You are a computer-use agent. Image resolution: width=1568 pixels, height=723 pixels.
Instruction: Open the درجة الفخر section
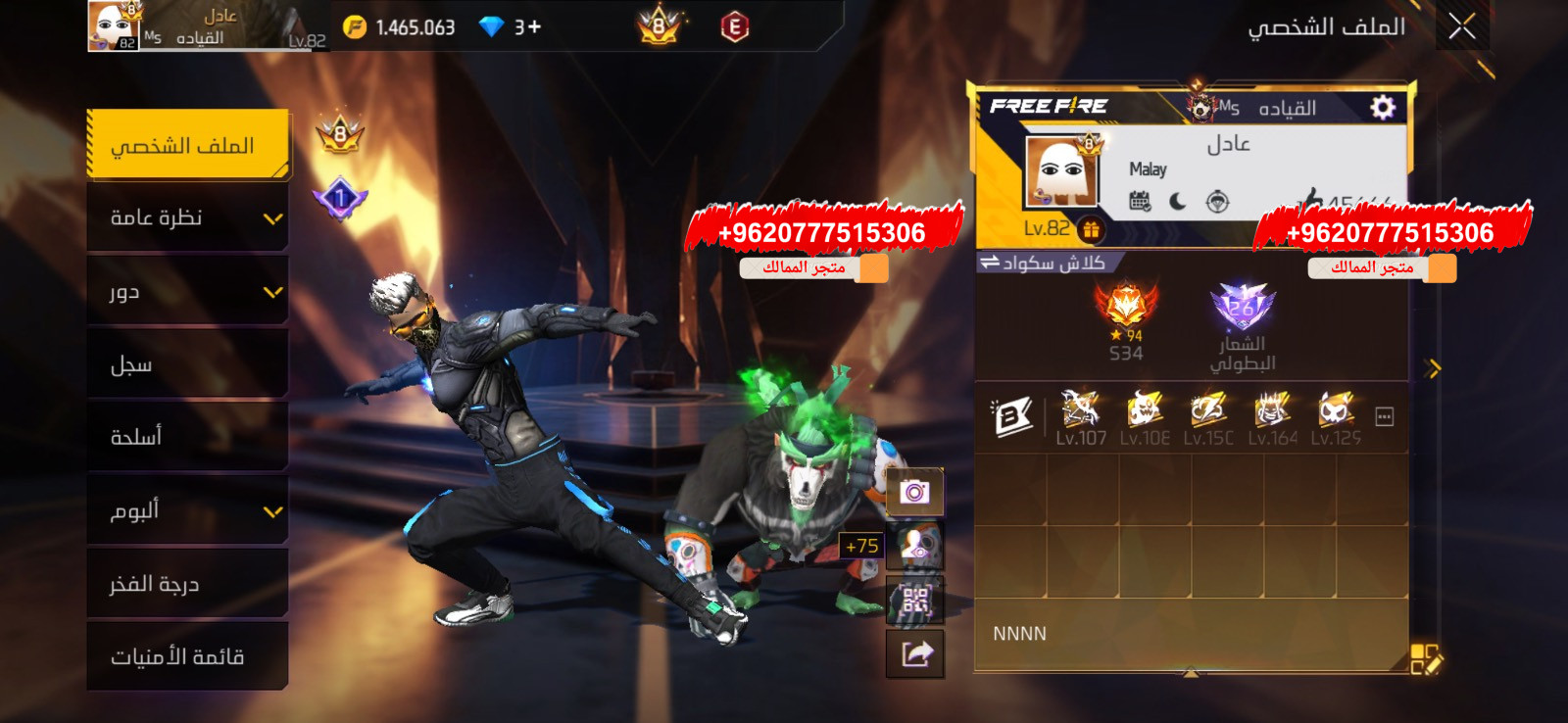tap(186, 584)
